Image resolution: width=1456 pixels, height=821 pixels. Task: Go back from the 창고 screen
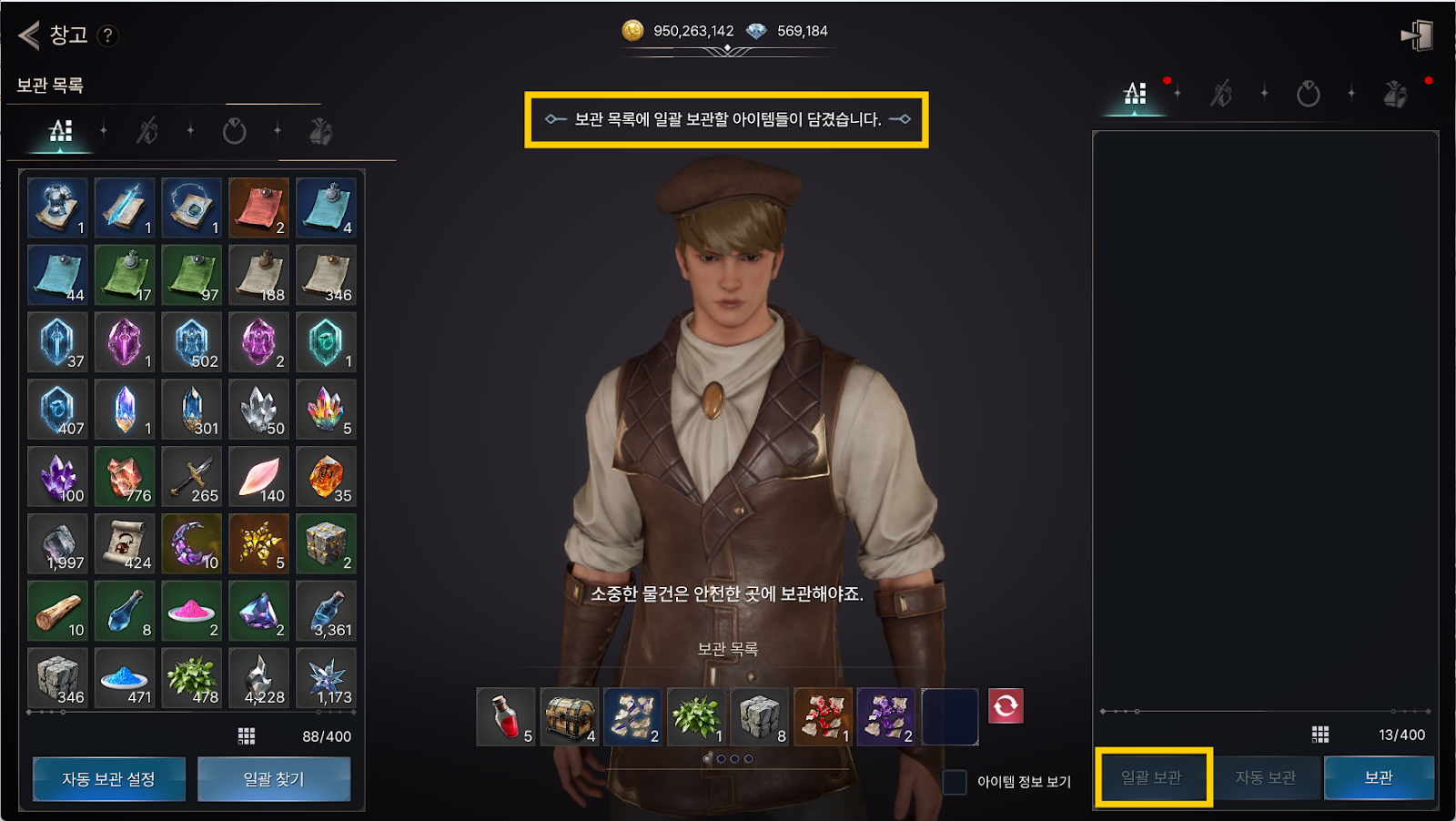pyautogui.click(x=29, y=35)
